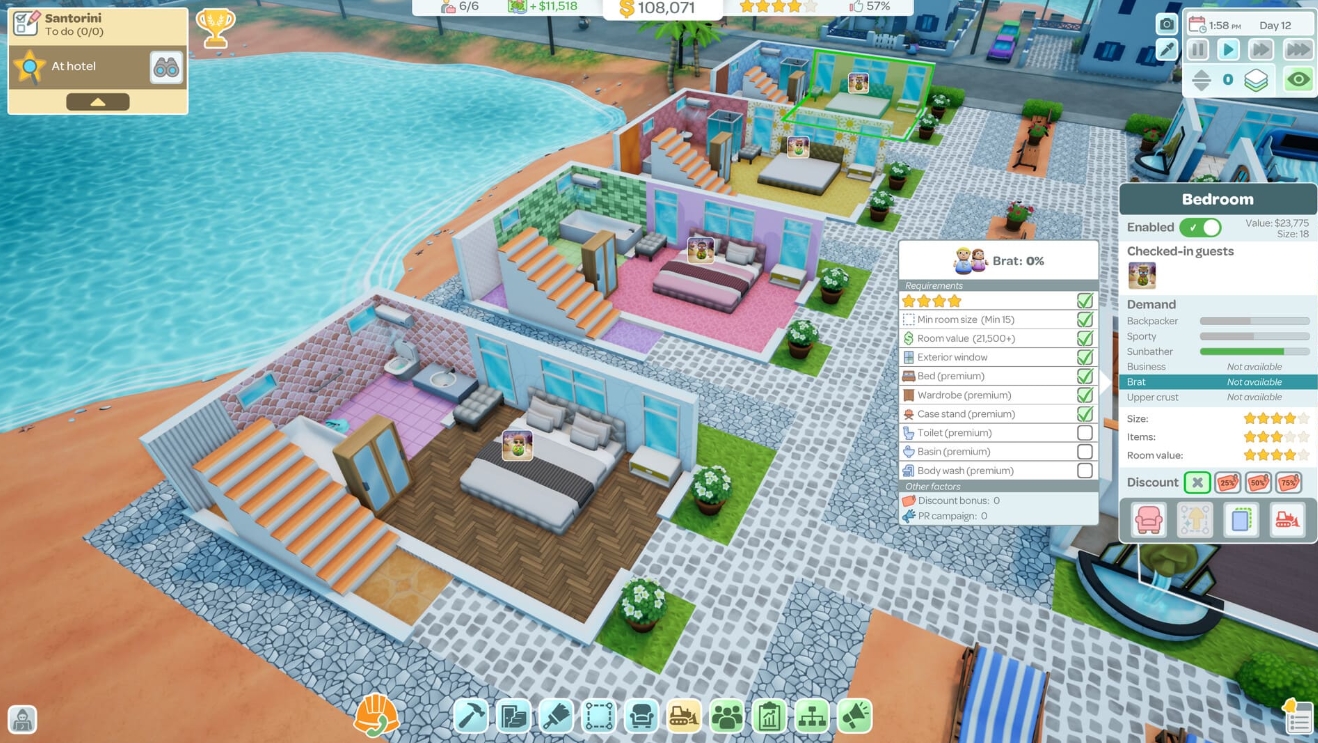Activate the camera screenshot mode
The width and height of the screenshot is (1318, 743).
[1166, 22]
